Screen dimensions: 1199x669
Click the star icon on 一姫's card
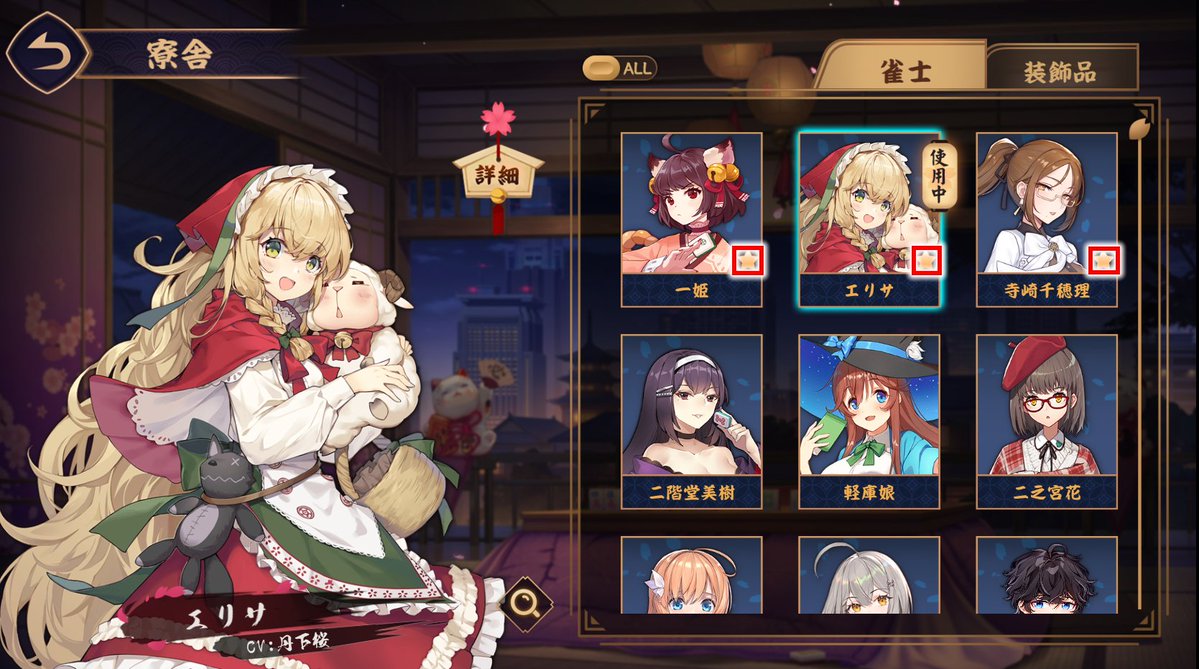coord(748,261)
